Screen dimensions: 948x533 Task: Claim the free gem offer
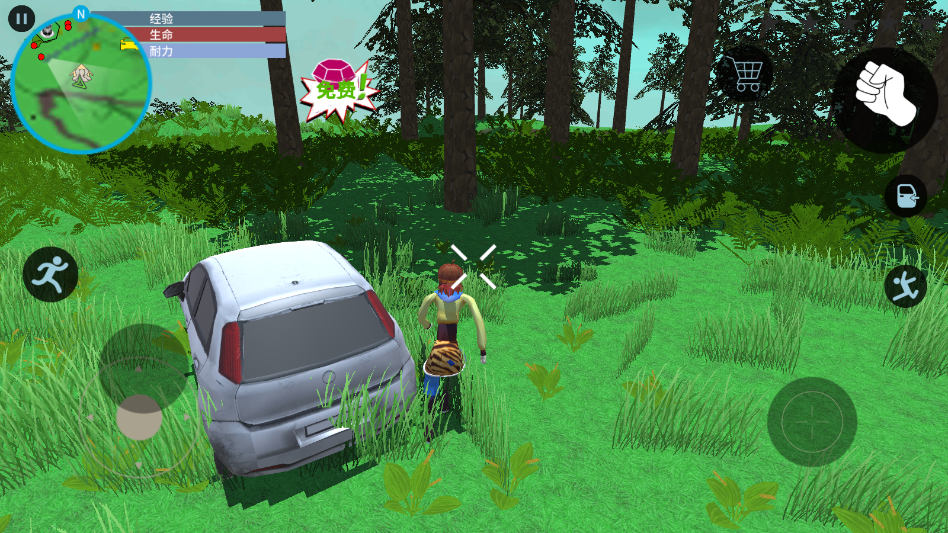pyautogui.click(x=338, y=89)
